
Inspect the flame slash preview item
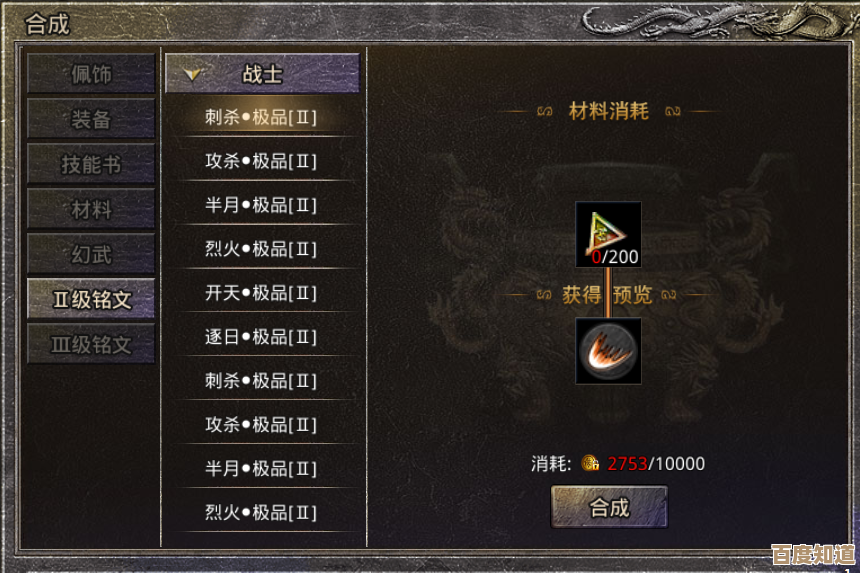608,350
